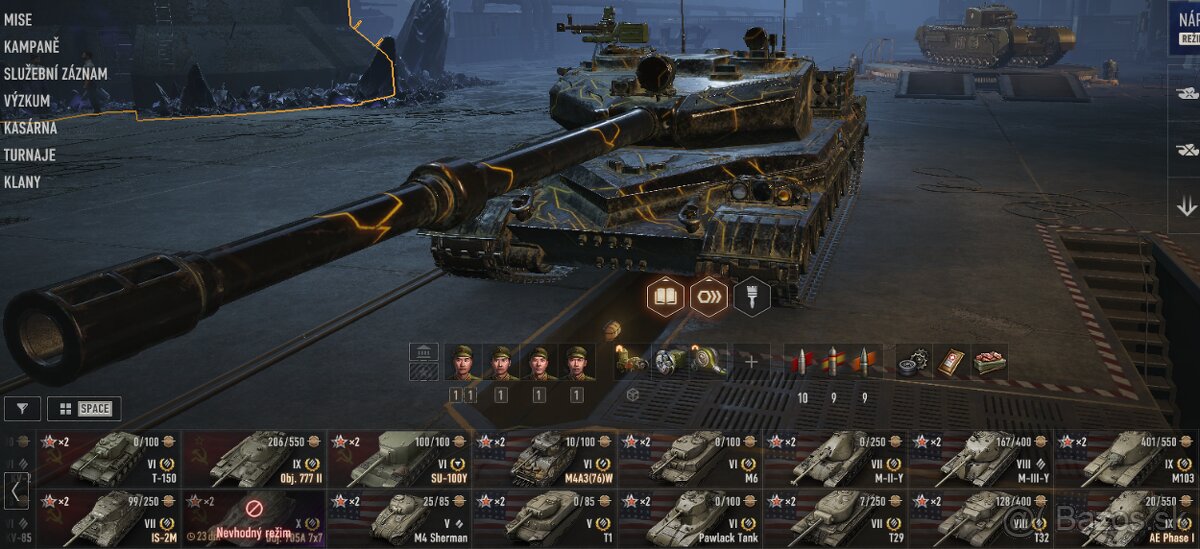This screenshot has width=1200, height=549.
Task: Select the Pawlack Tank card
Action: pyautogui.click(x=690, y=518)
